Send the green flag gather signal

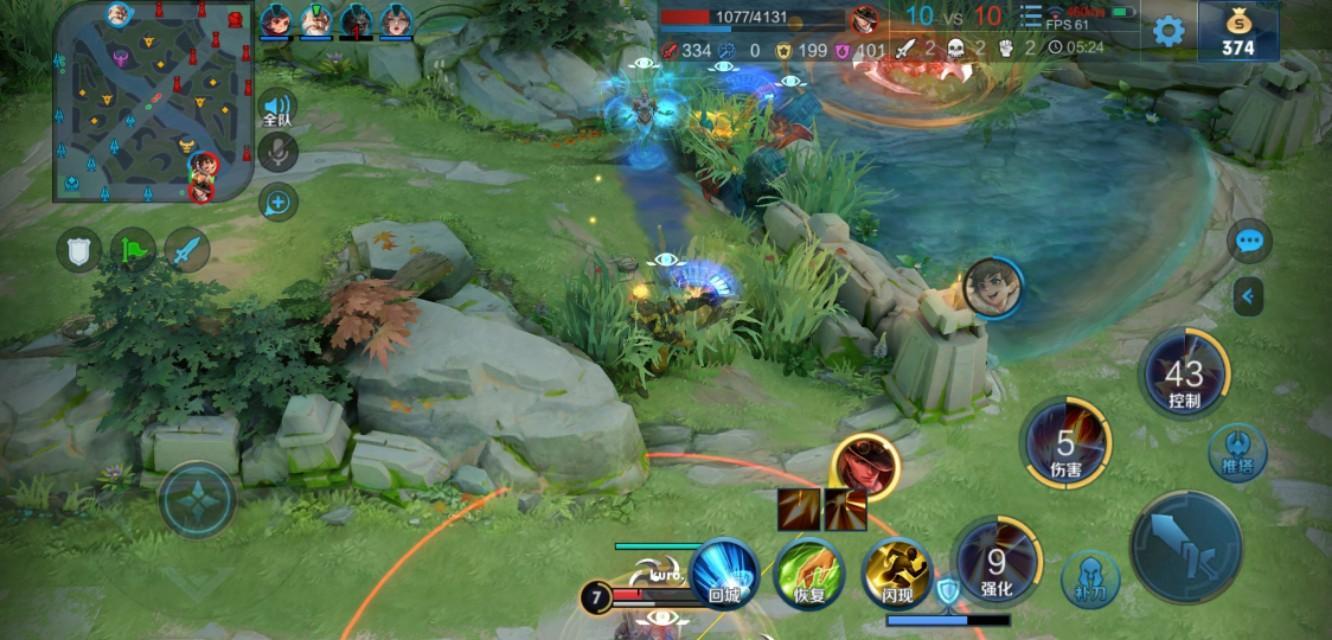coord(133,250)
